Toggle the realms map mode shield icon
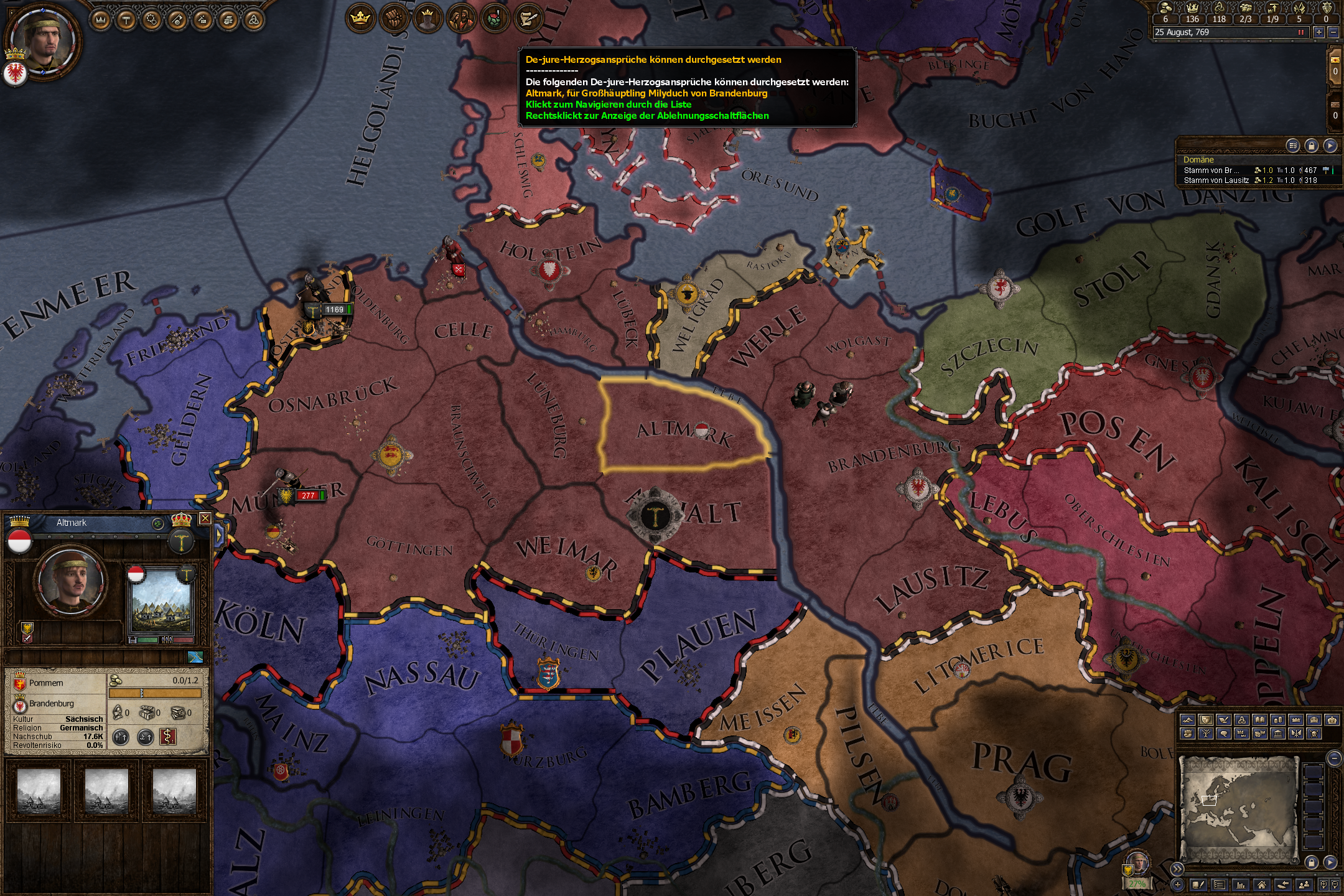 pos(1205,720)
